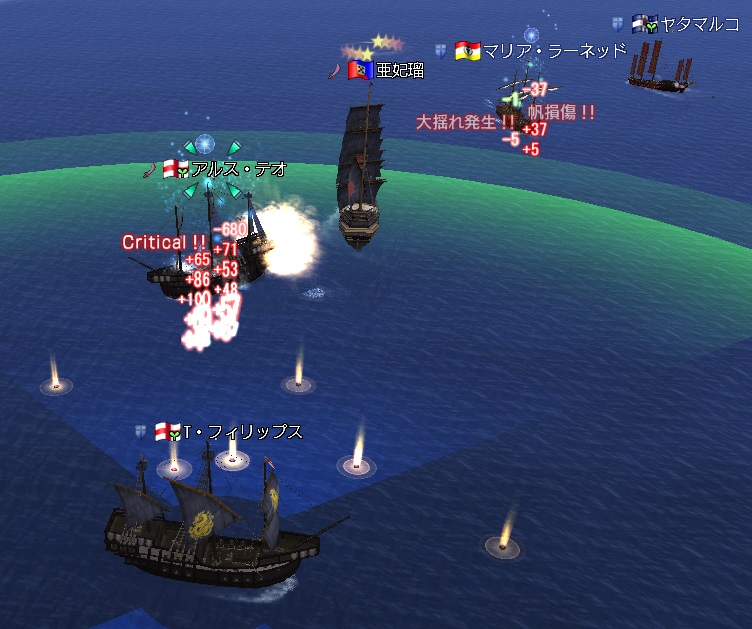
Task: Select the アルス・テオ ship nameplate
Action: point(238,170)
